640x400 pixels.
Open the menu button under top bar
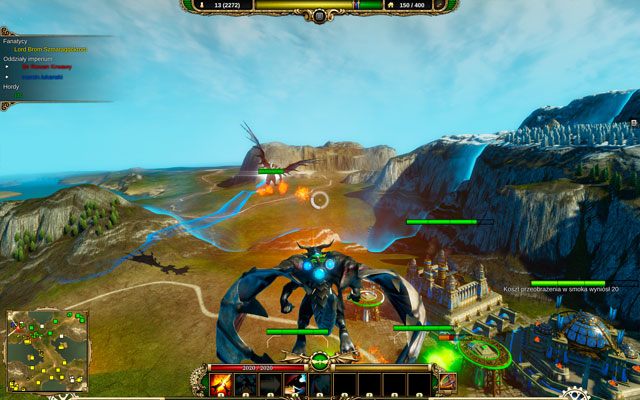[x=319, y=16]
